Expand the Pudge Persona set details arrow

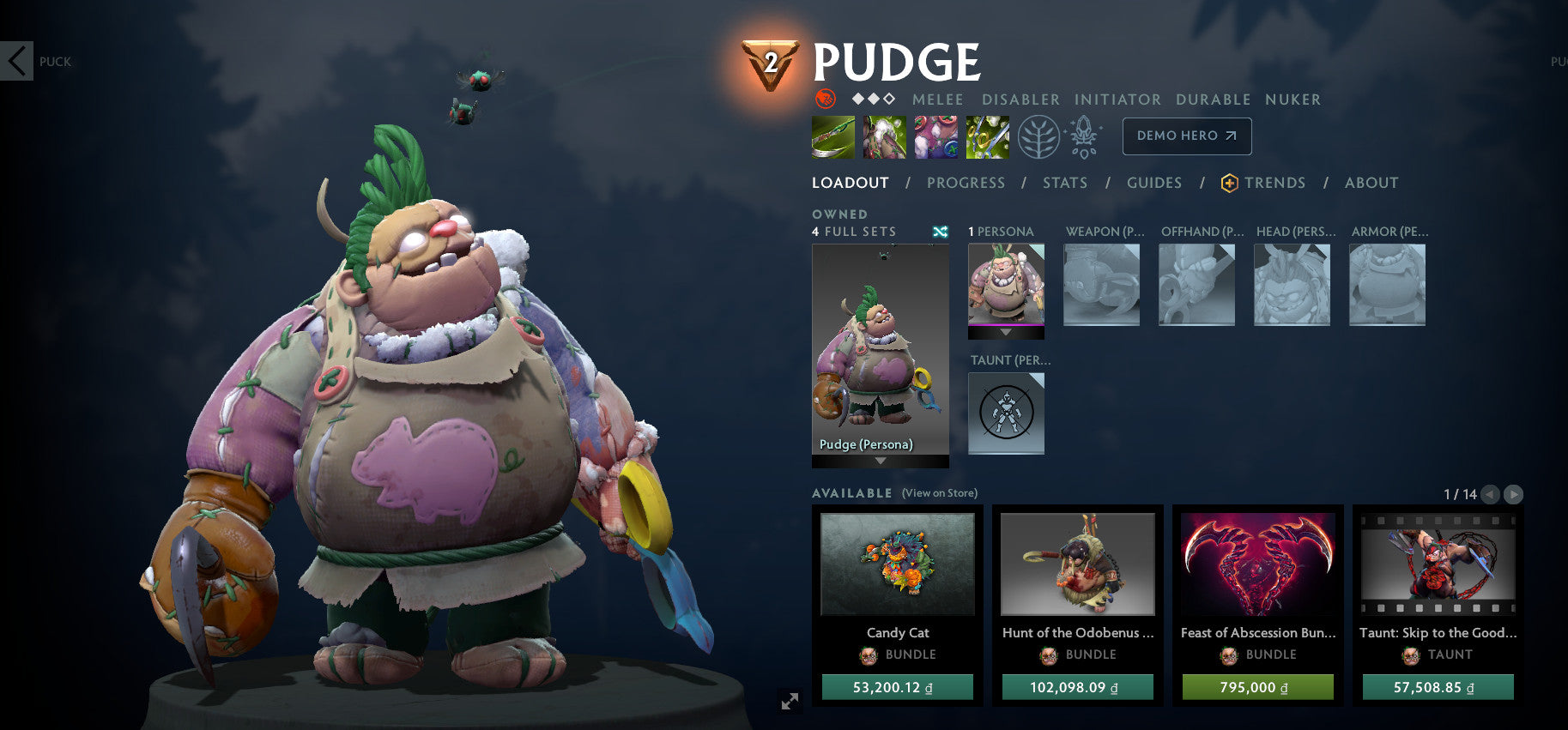point(880,461)
